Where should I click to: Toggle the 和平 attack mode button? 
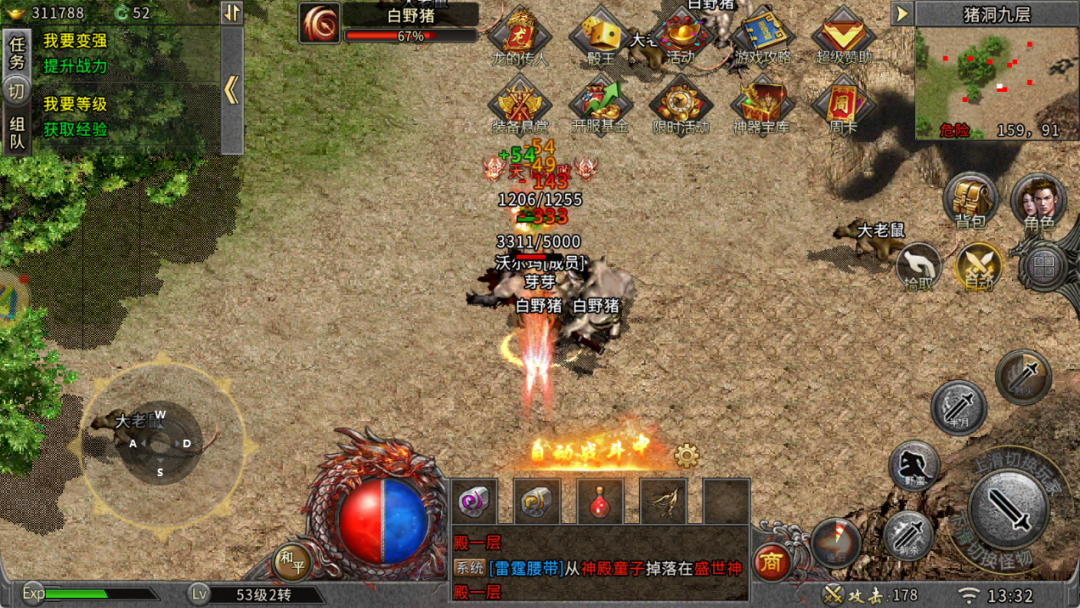coord(291,564)
